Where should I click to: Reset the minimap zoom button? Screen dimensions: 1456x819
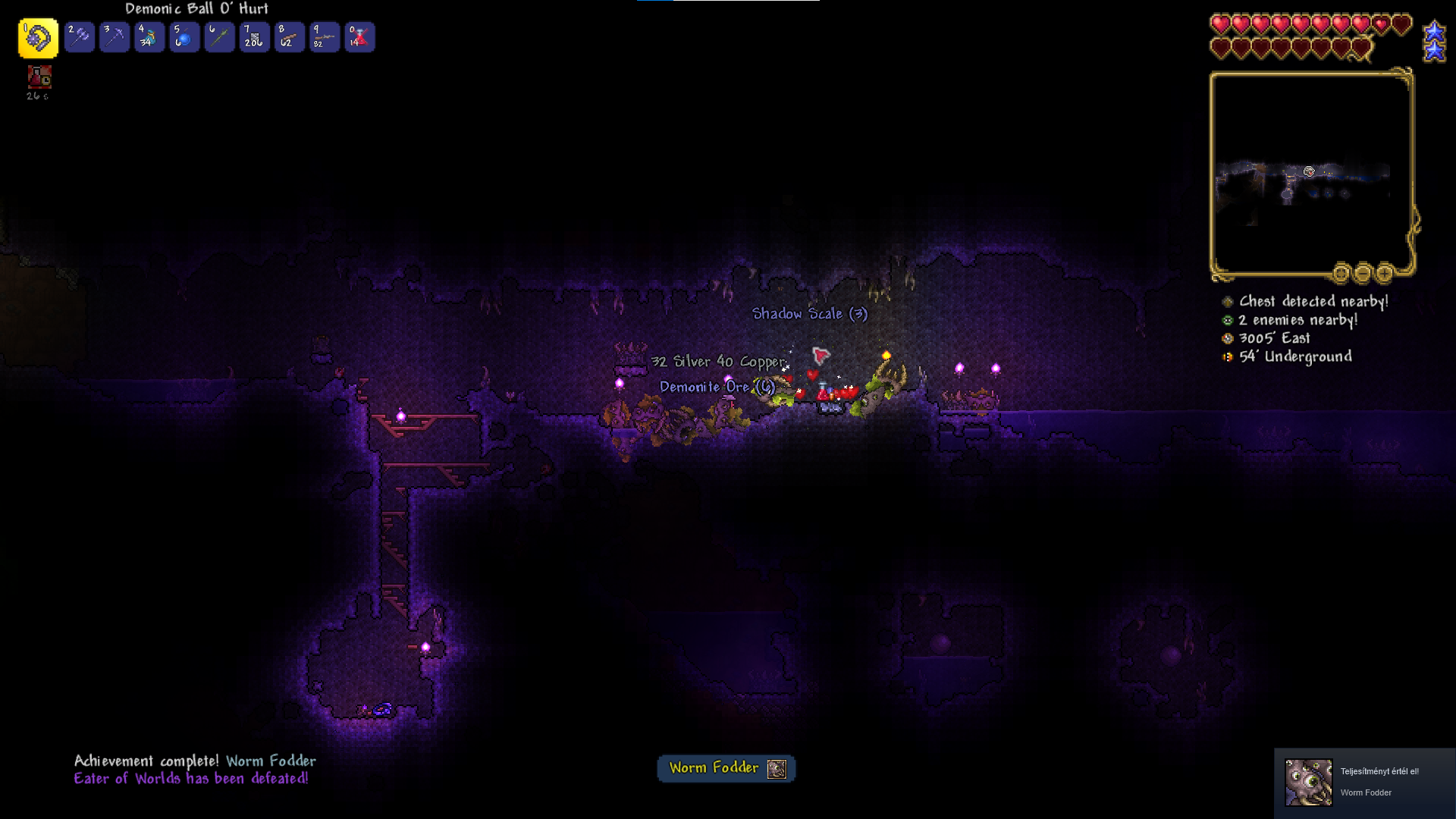pyautogui.click(x=1341, y=273)
